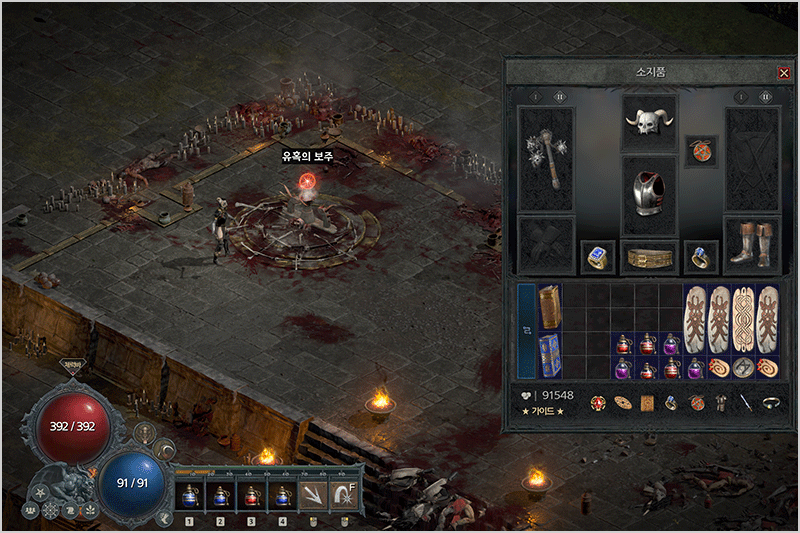Activate the skill marked with F
The image size is (800, 533).
pos(345,494)
